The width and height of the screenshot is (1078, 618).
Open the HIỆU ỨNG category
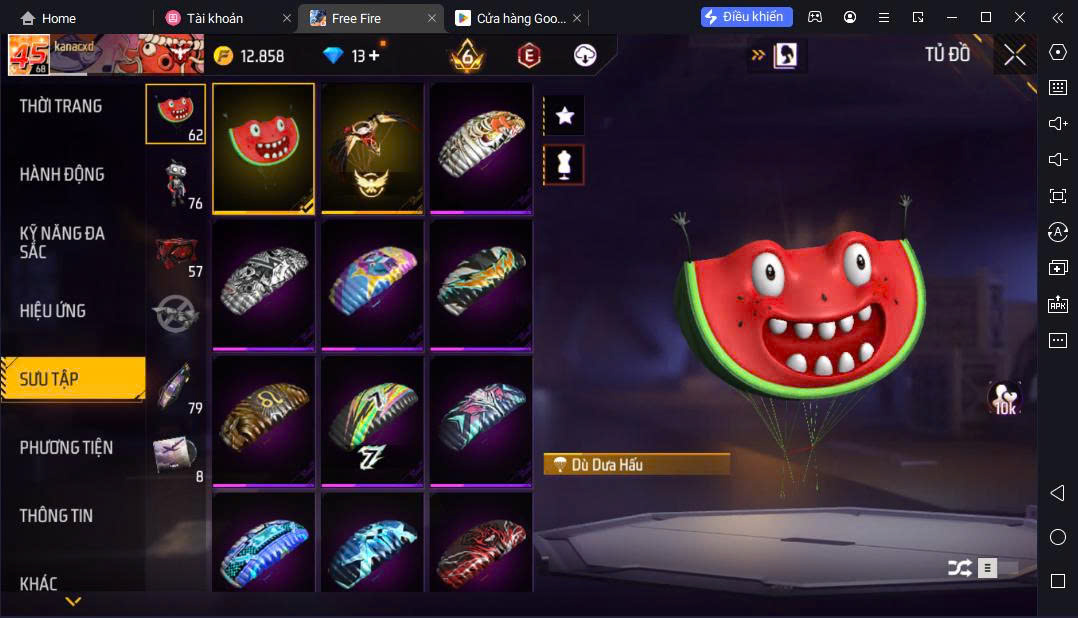tap(53, 311)
